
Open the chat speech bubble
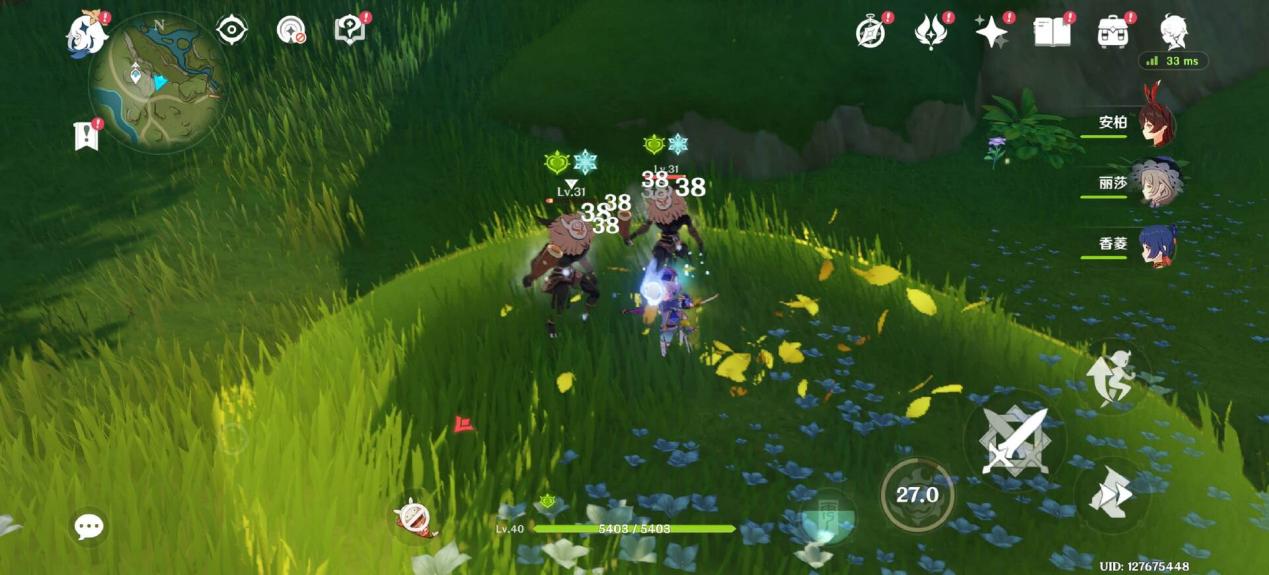coord(89,526)
